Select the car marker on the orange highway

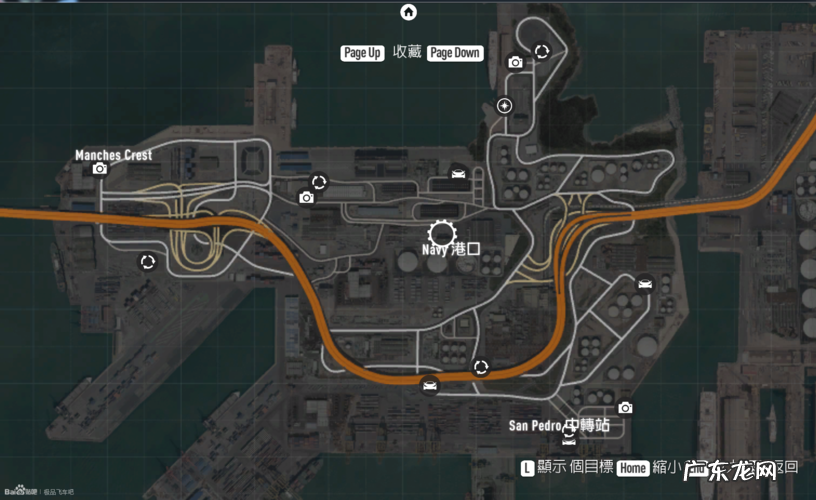coord(430,386)
